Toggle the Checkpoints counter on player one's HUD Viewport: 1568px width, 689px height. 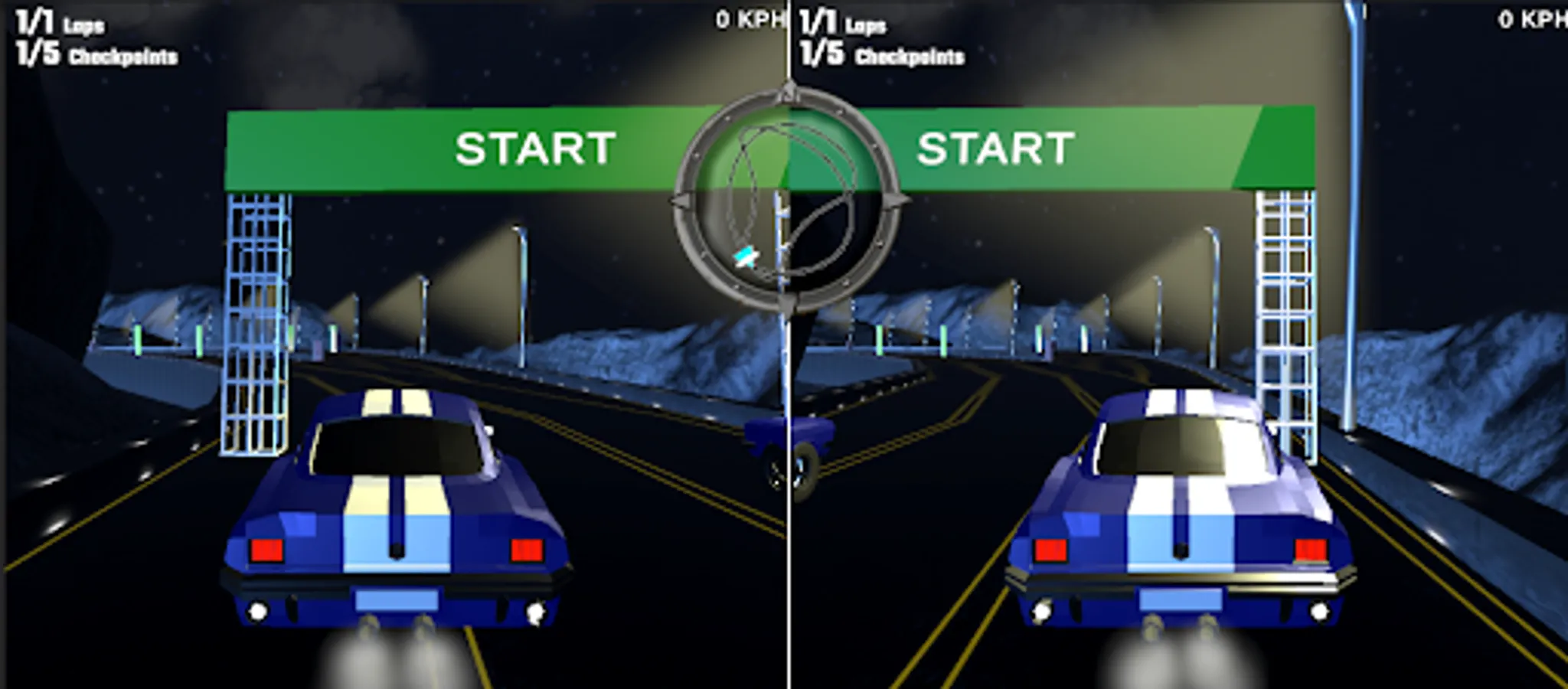94,54
